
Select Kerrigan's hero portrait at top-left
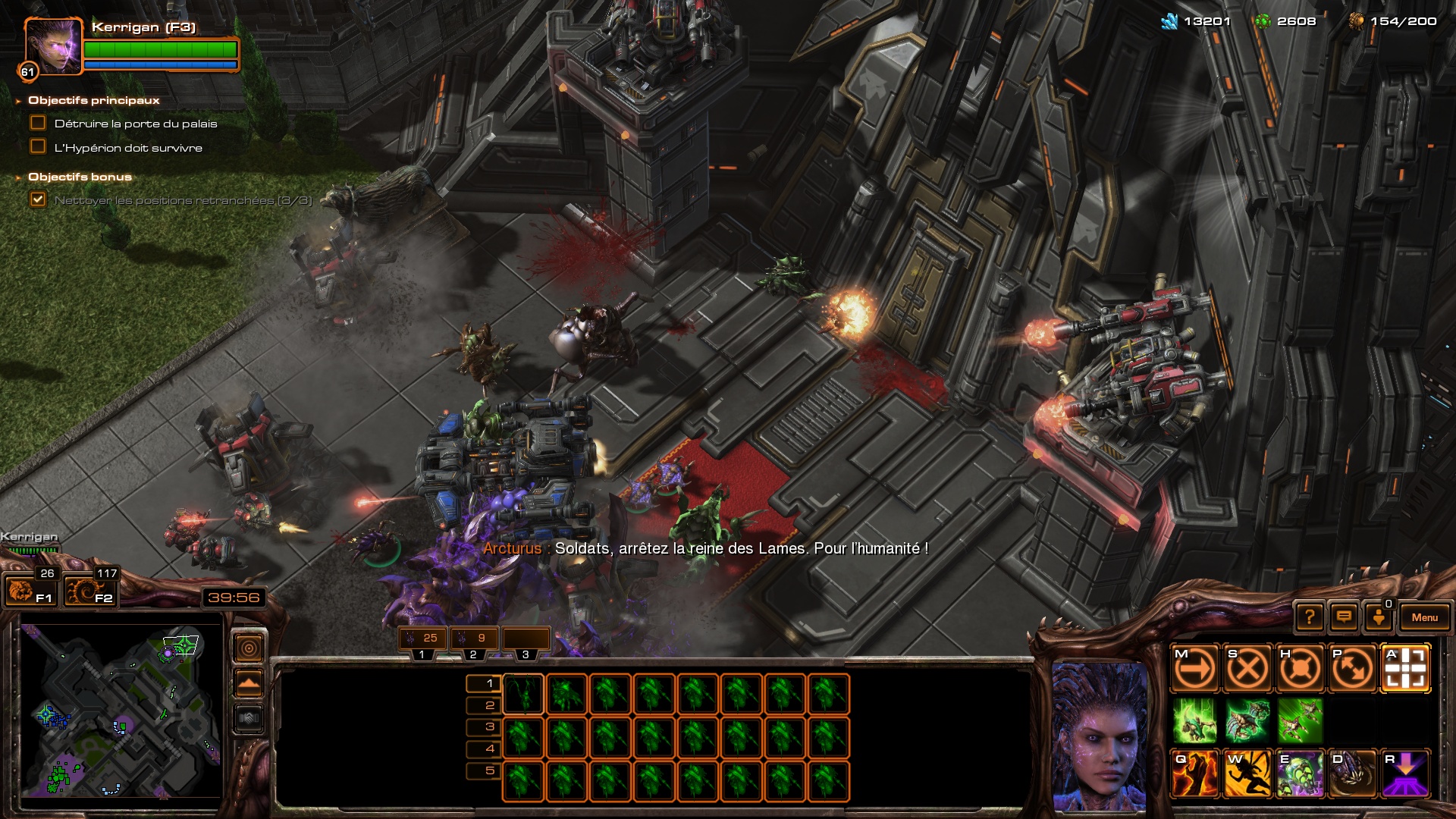(52, 46)
